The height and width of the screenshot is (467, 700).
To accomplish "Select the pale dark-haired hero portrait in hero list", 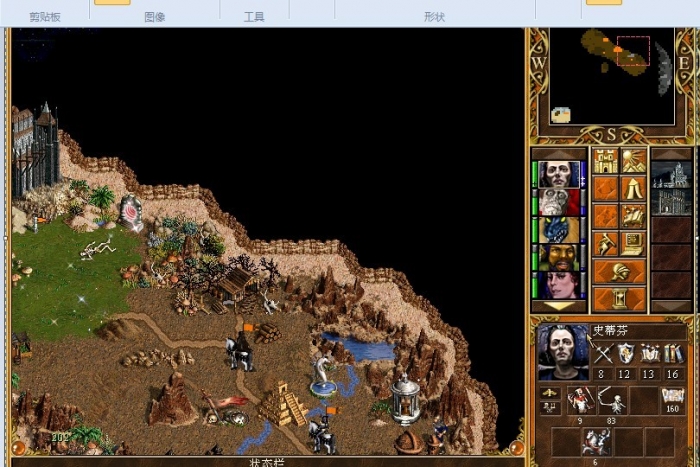I will [x=558, y=174].
